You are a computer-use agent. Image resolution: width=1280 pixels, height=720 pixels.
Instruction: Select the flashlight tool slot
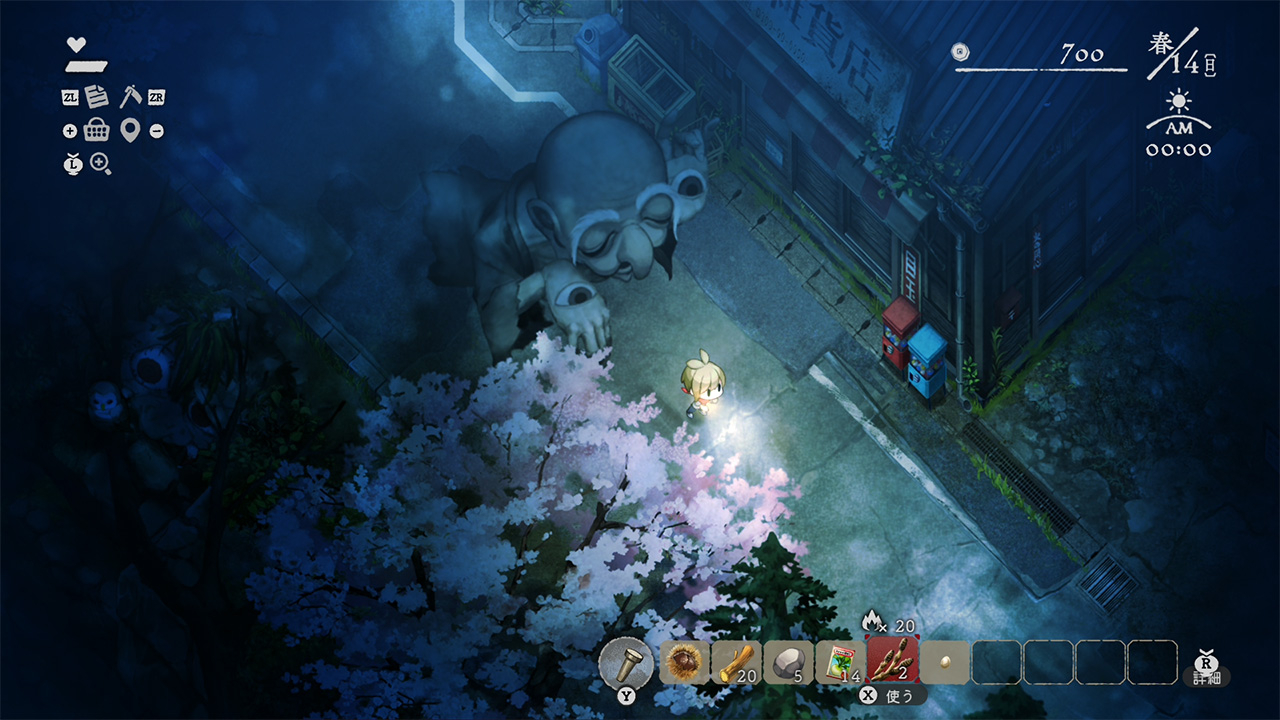tap(626, 661)
